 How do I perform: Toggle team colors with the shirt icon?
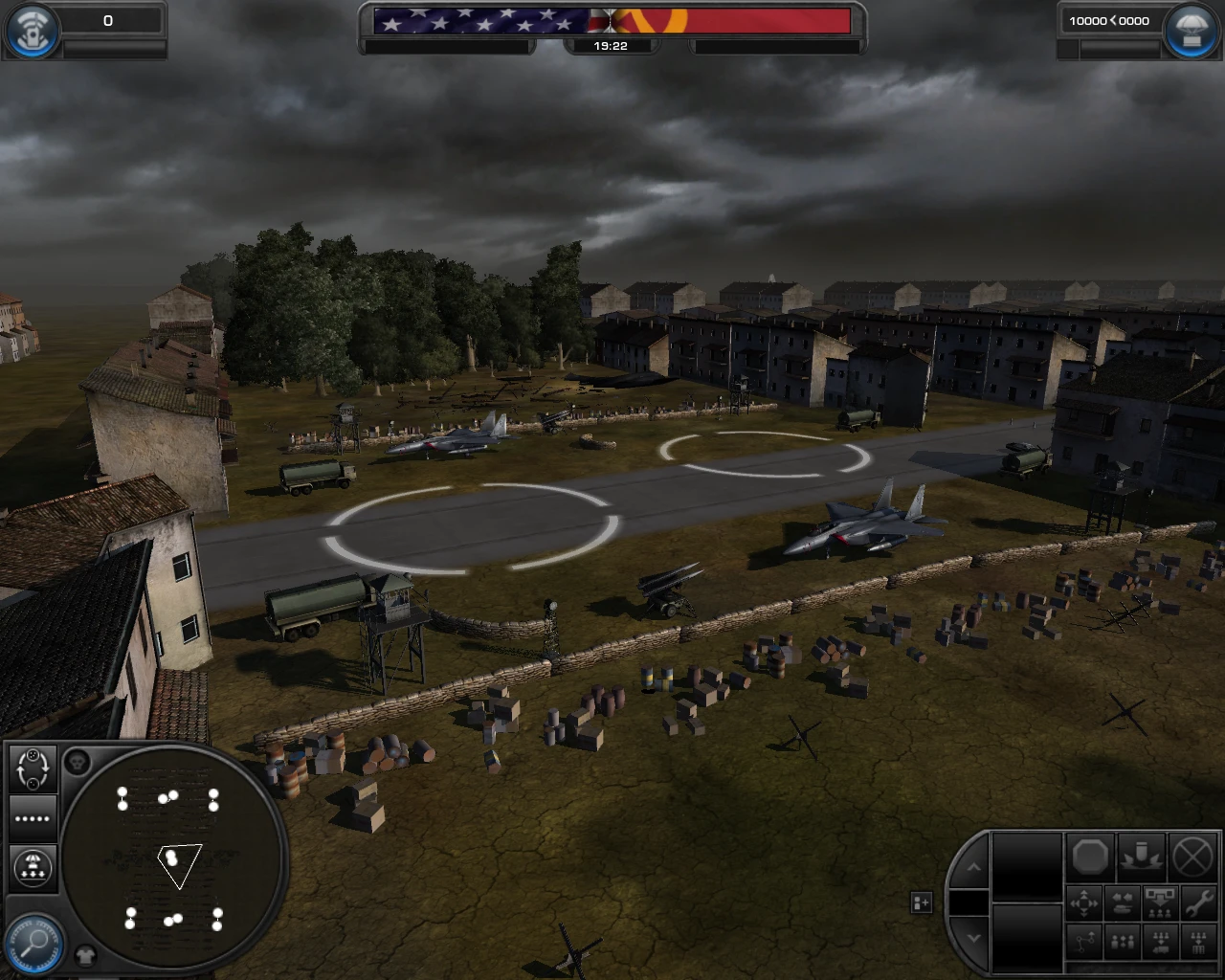(86, 954)
